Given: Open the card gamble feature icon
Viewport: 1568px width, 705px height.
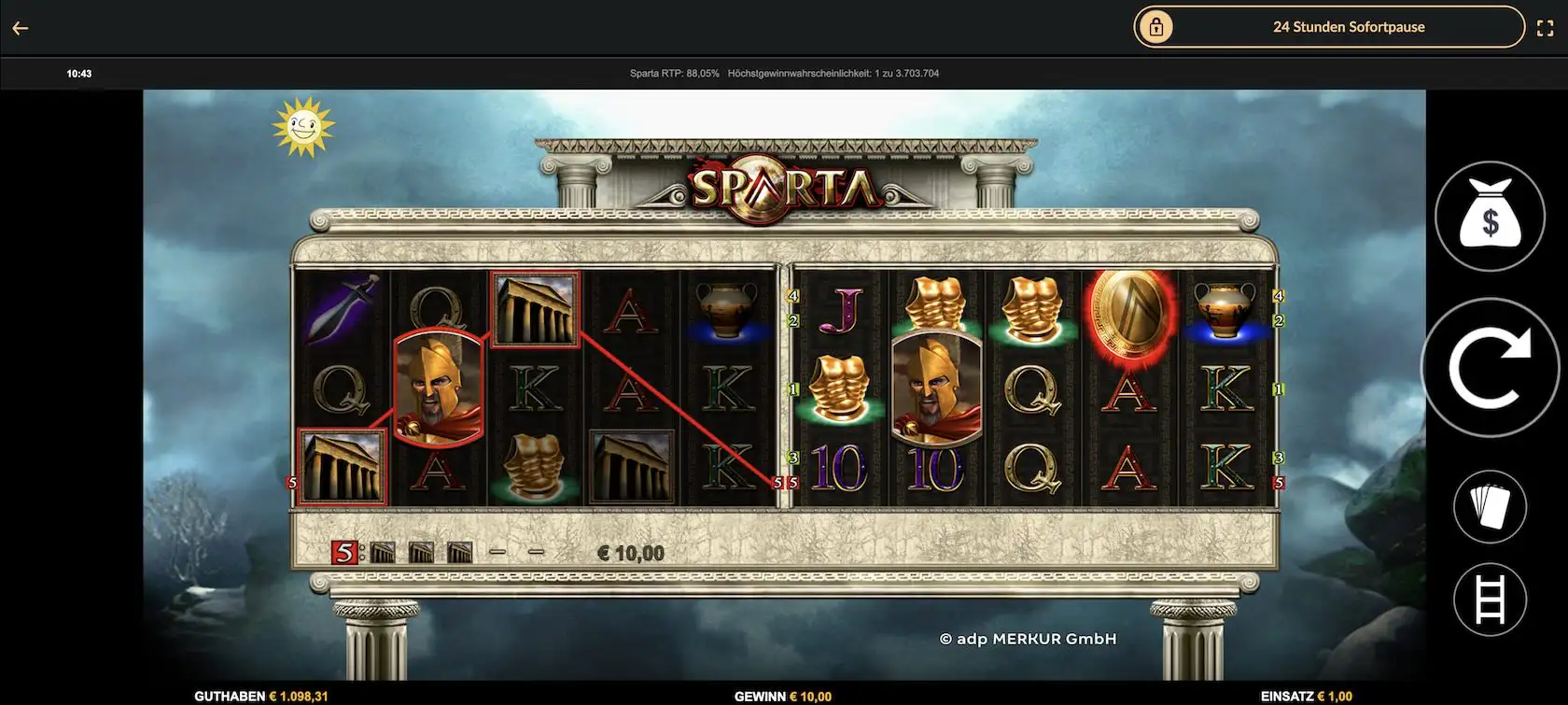Looking at the screenshot, I should coord(1490,505).
